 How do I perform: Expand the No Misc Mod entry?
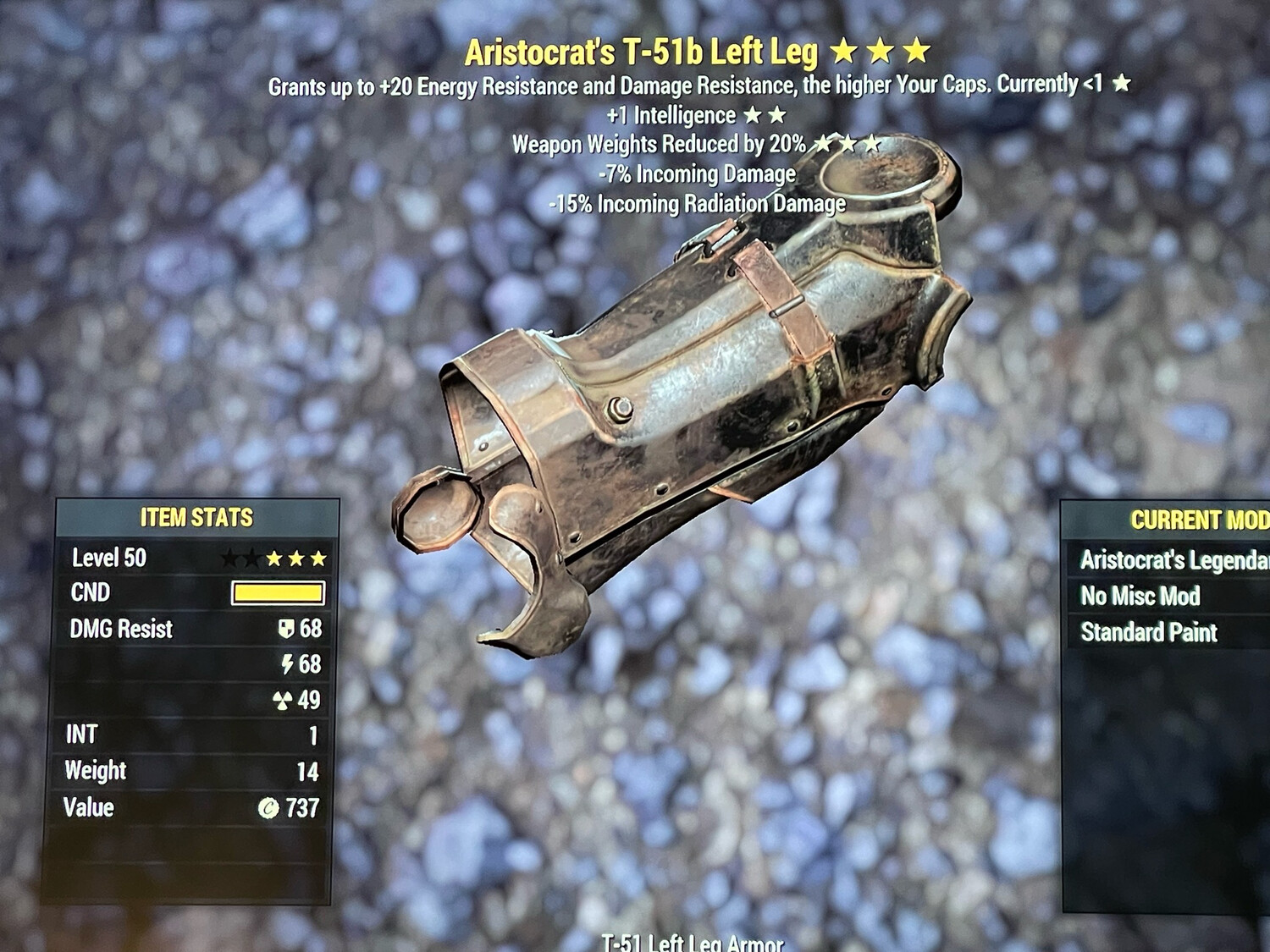(1142, 595)
